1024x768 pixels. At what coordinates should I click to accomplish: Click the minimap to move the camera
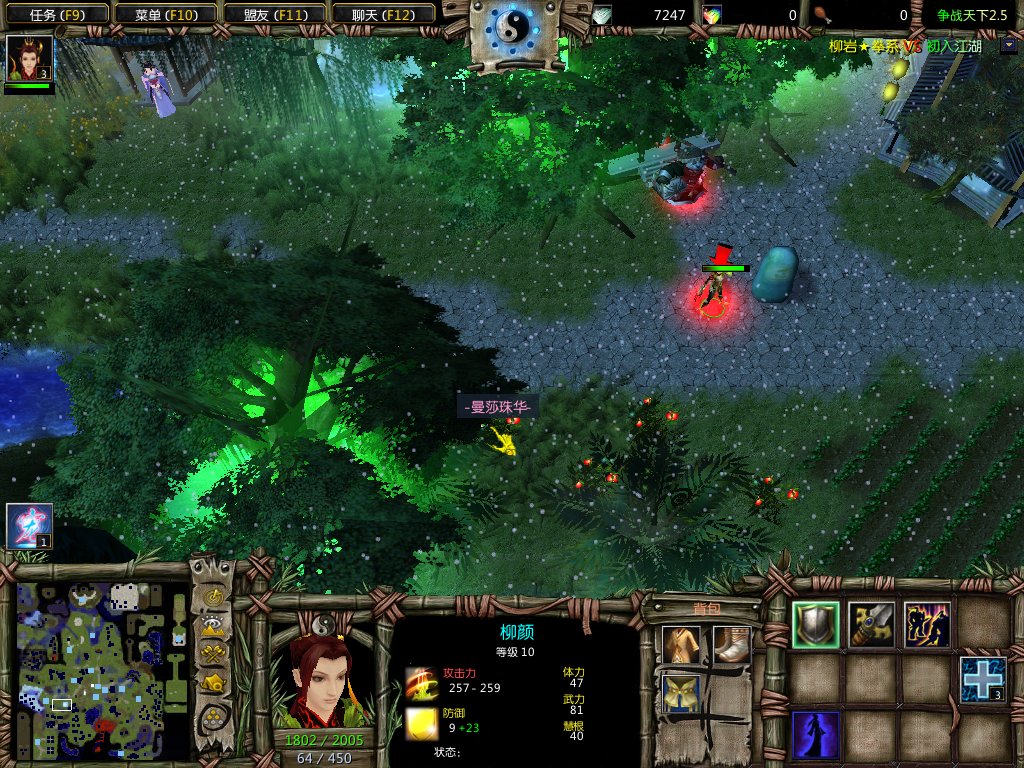pos(101,671)
